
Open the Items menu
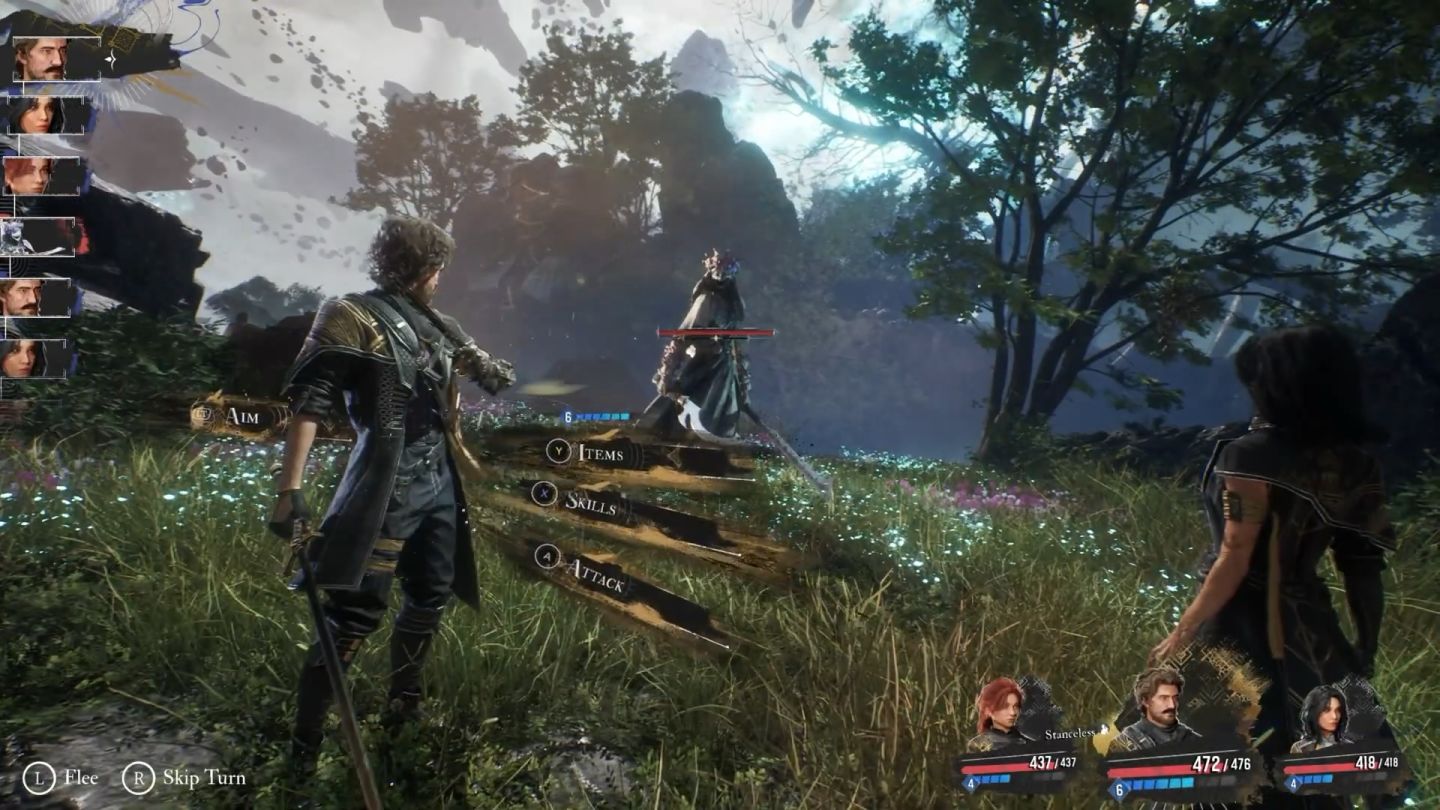pyautogui.click(x=600, y=453)
